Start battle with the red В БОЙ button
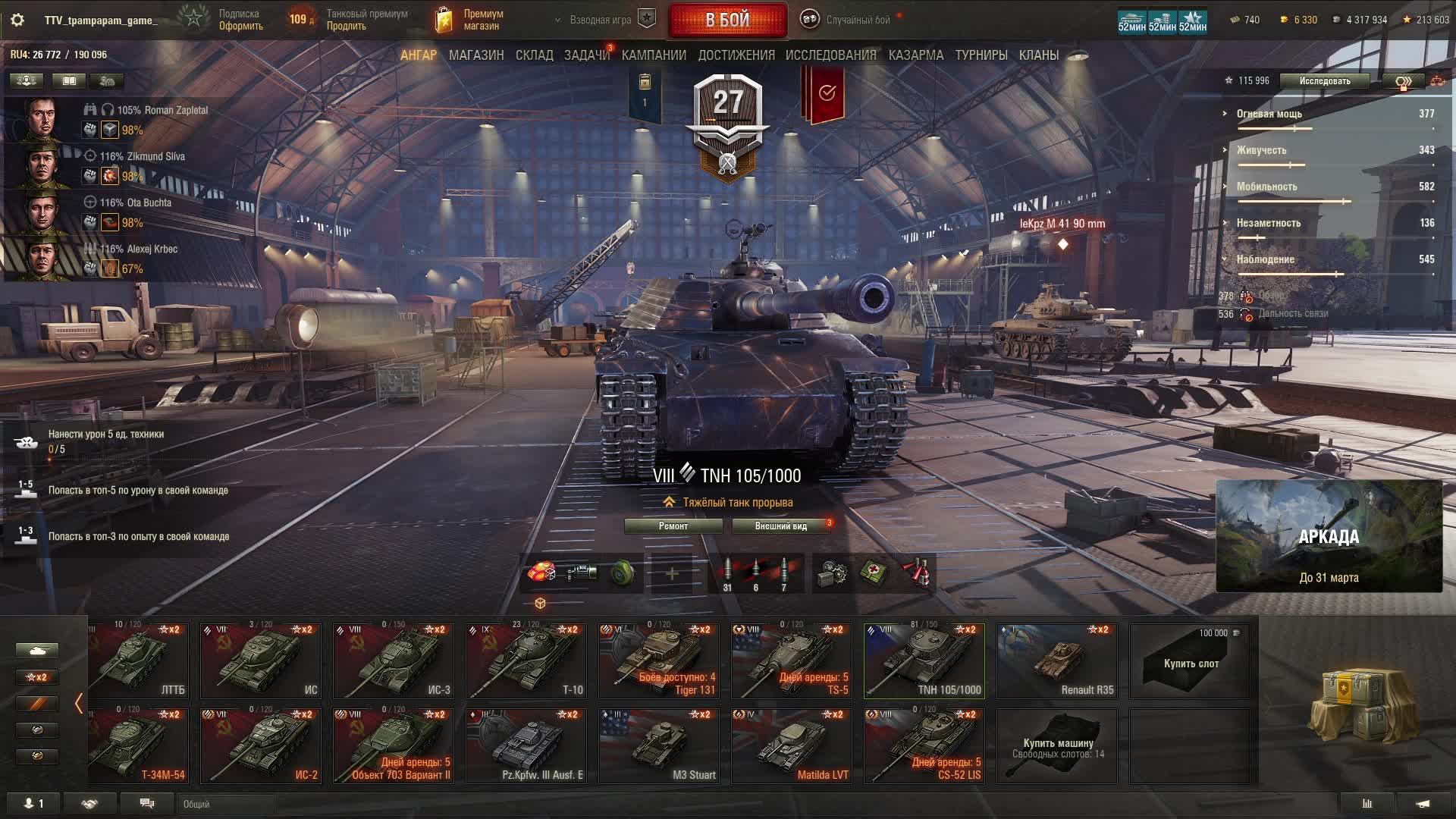 [727, 20]
